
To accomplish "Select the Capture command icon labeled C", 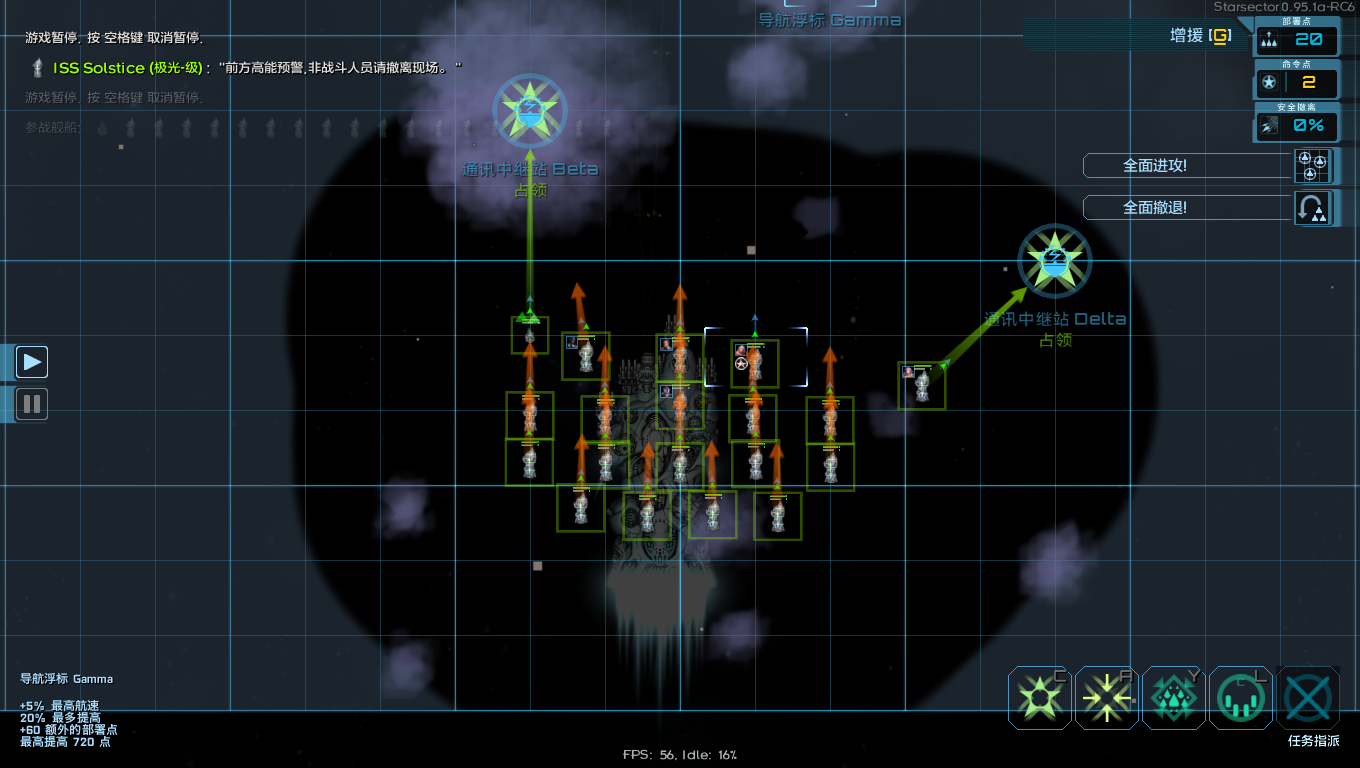I will click(1038, 698).
